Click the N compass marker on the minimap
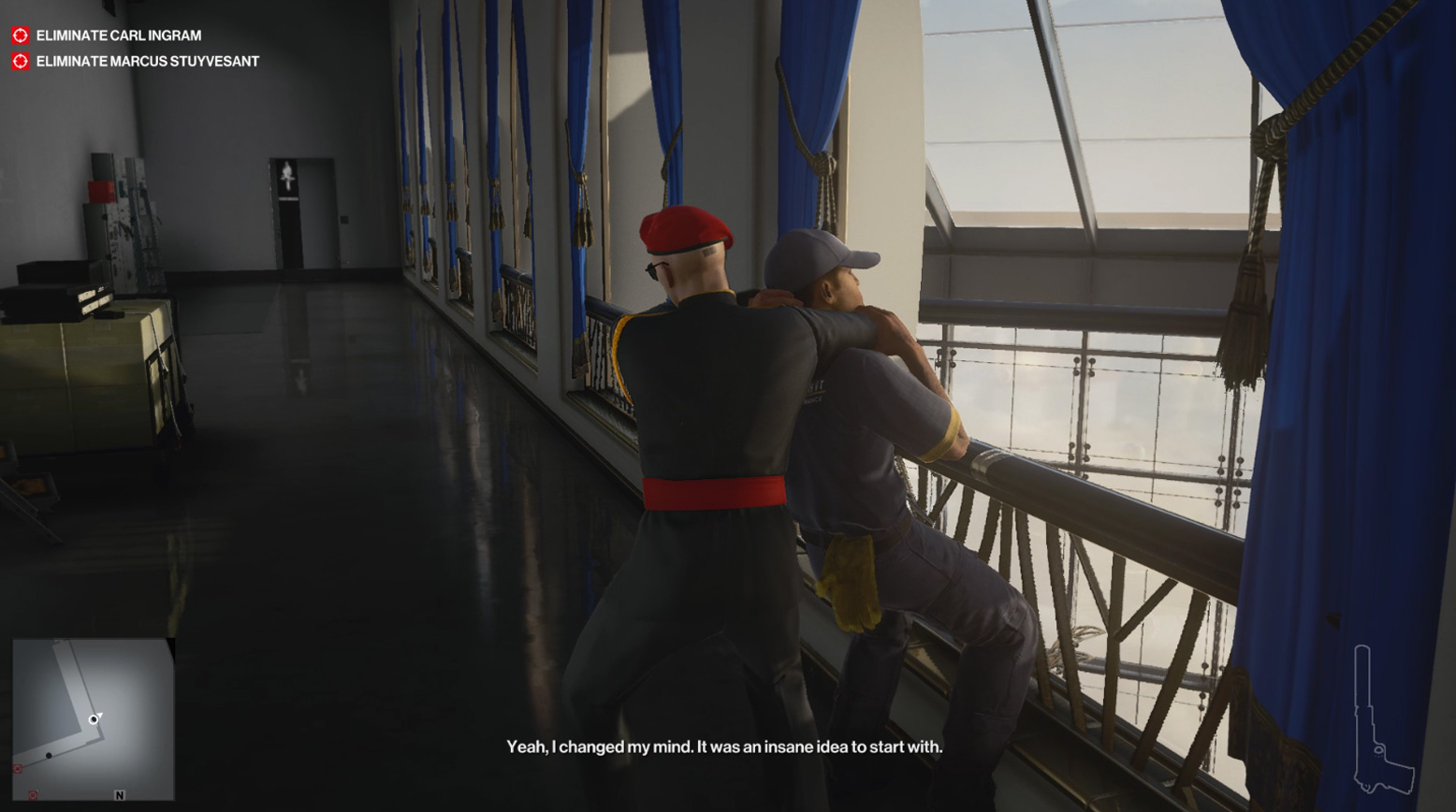 tap(119, 796)
